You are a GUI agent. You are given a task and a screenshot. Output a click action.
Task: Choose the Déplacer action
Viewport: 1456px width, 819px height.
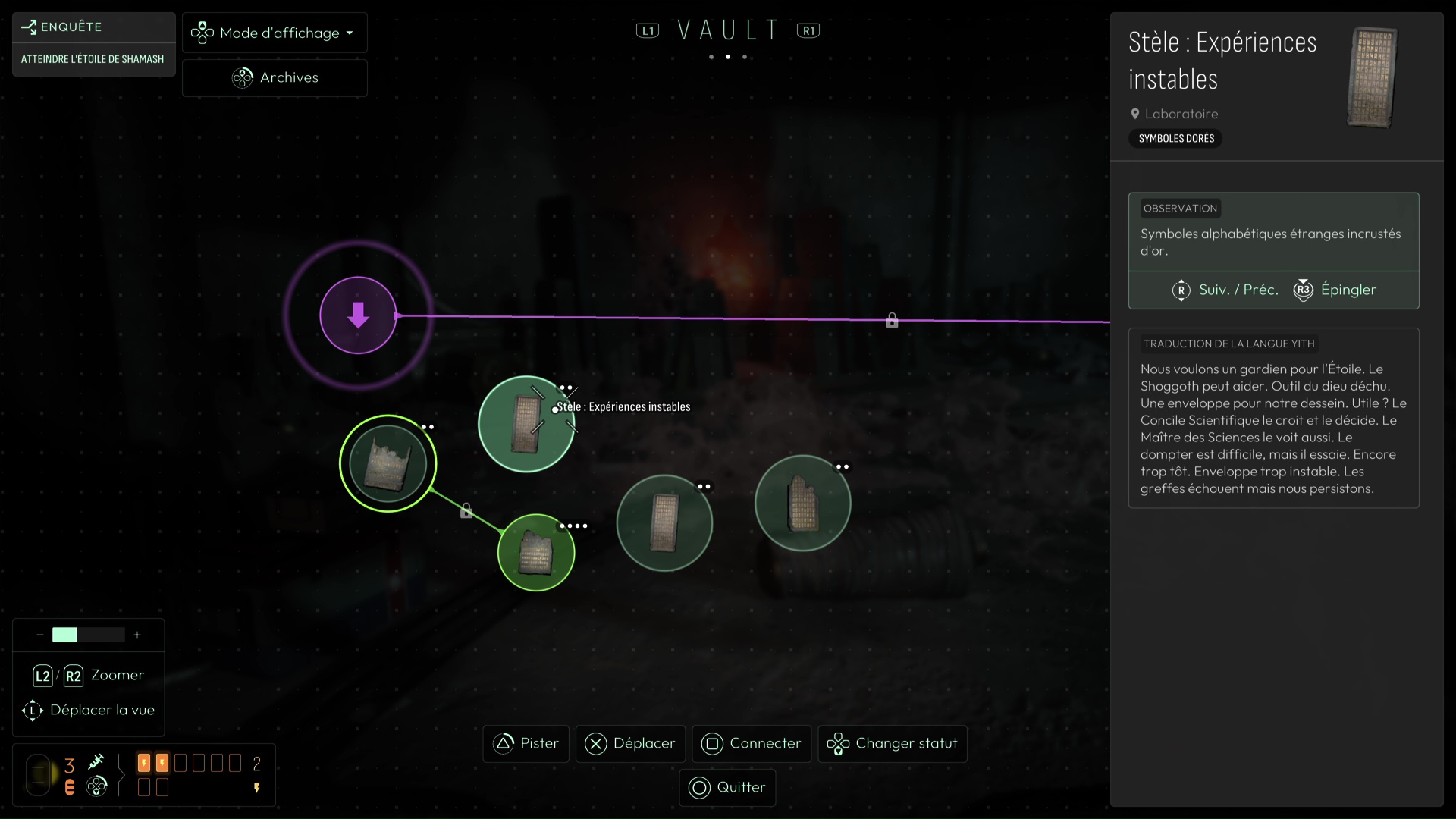(630, 744)
